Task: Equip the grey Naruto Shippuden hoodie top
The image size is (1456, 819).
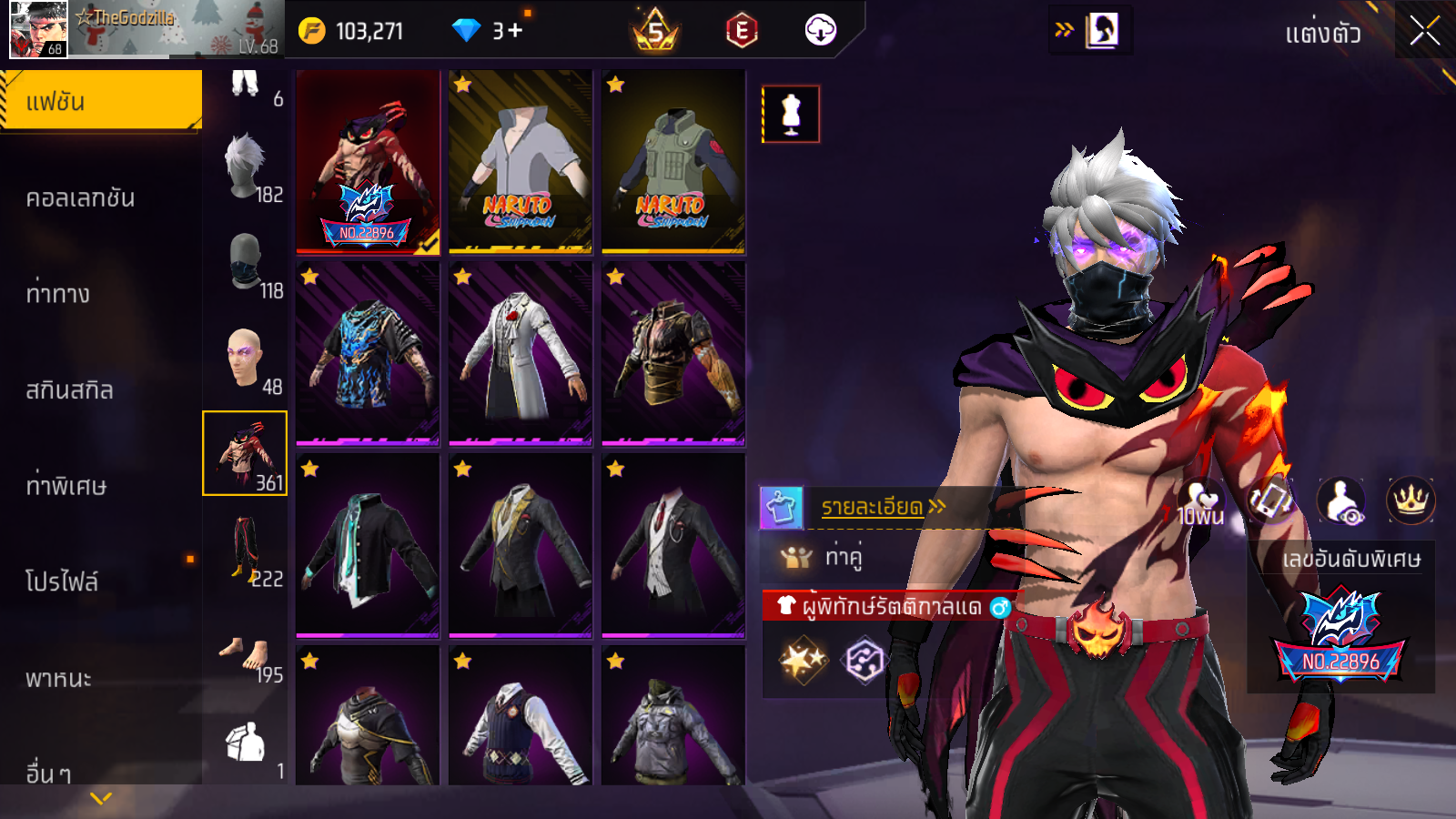Action: [x=521, y=162]
